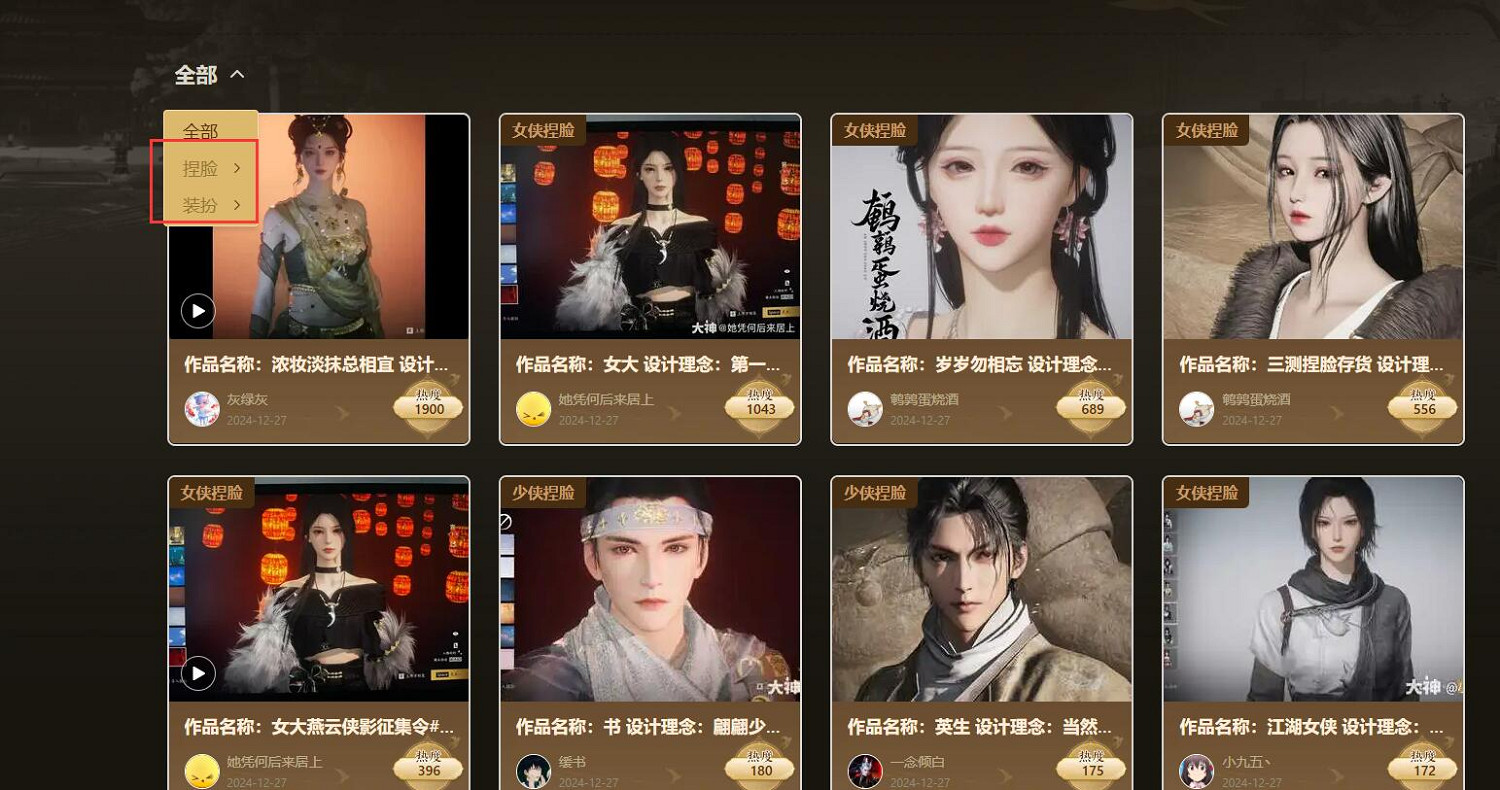Screen dimensions: 1500x790
Task: Open the 江湖女侠 artwork thumbnail
Action: tap(1313, 590)
